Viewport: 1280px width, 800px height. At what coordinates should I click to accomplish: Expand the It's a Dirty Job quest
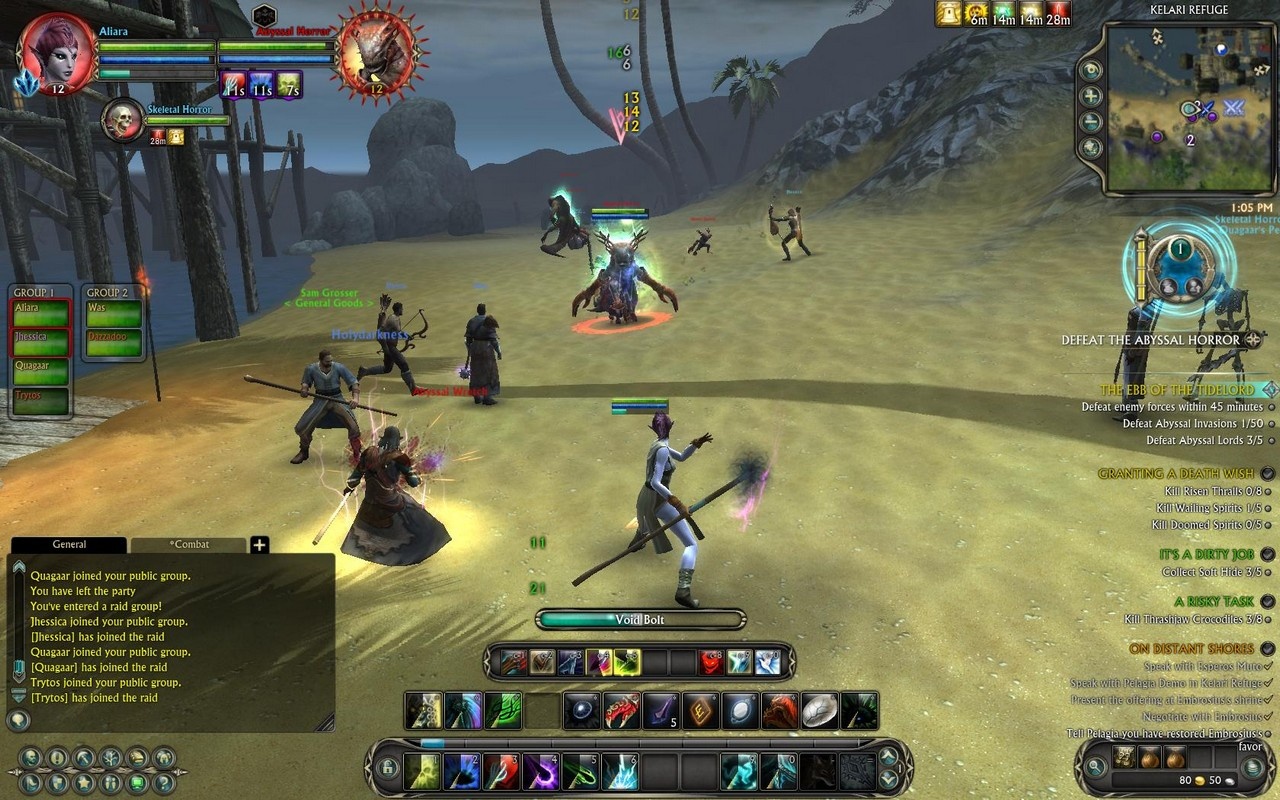pos(1268,554)
